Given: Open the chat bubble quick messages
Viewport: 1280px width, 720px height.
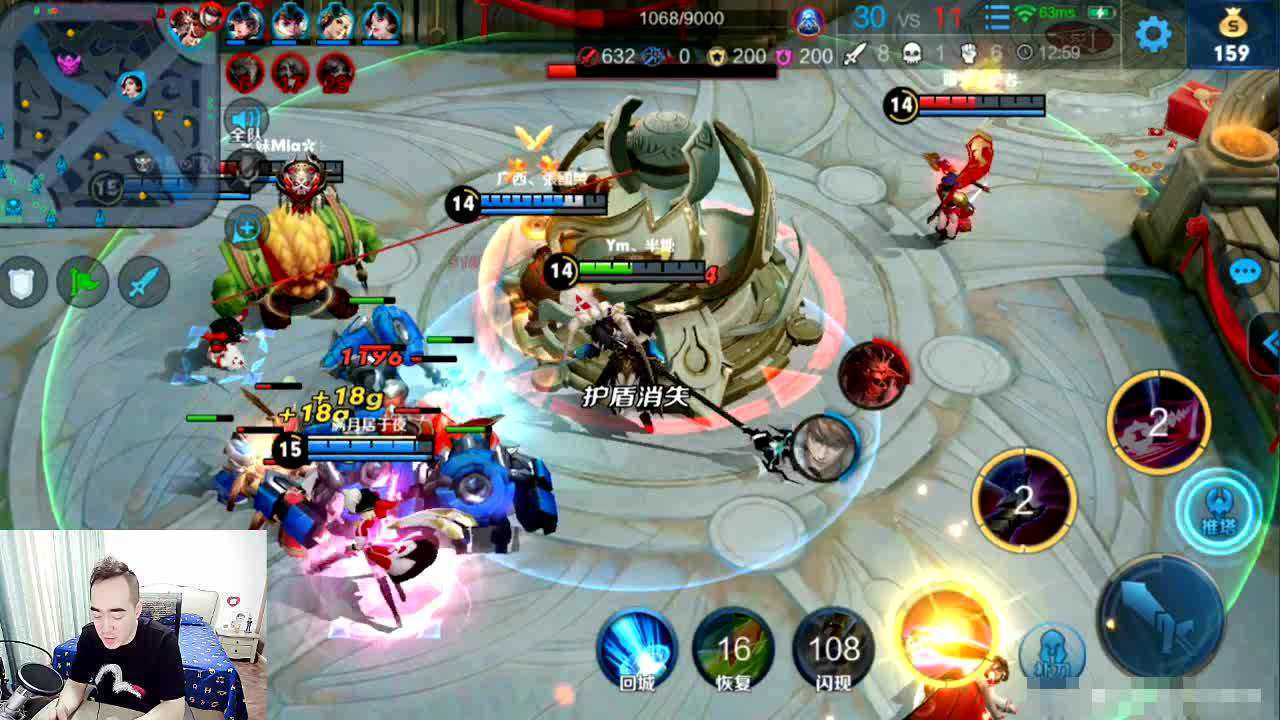Looking at the screenshot, I should tap(1245, 272).
